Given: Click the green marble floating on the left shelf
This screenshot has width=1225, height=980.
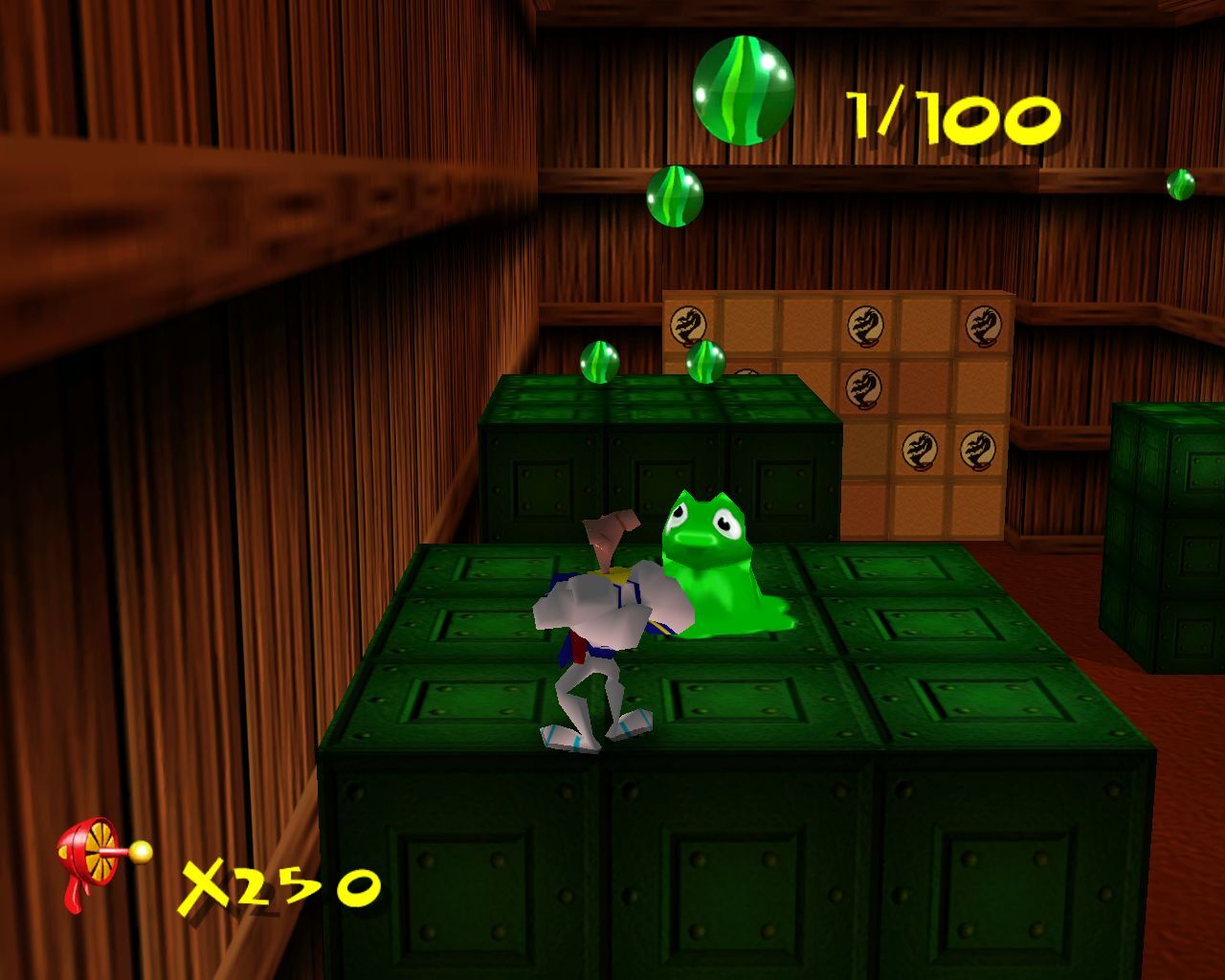Looking at the screenshot, I should [676, 196].
